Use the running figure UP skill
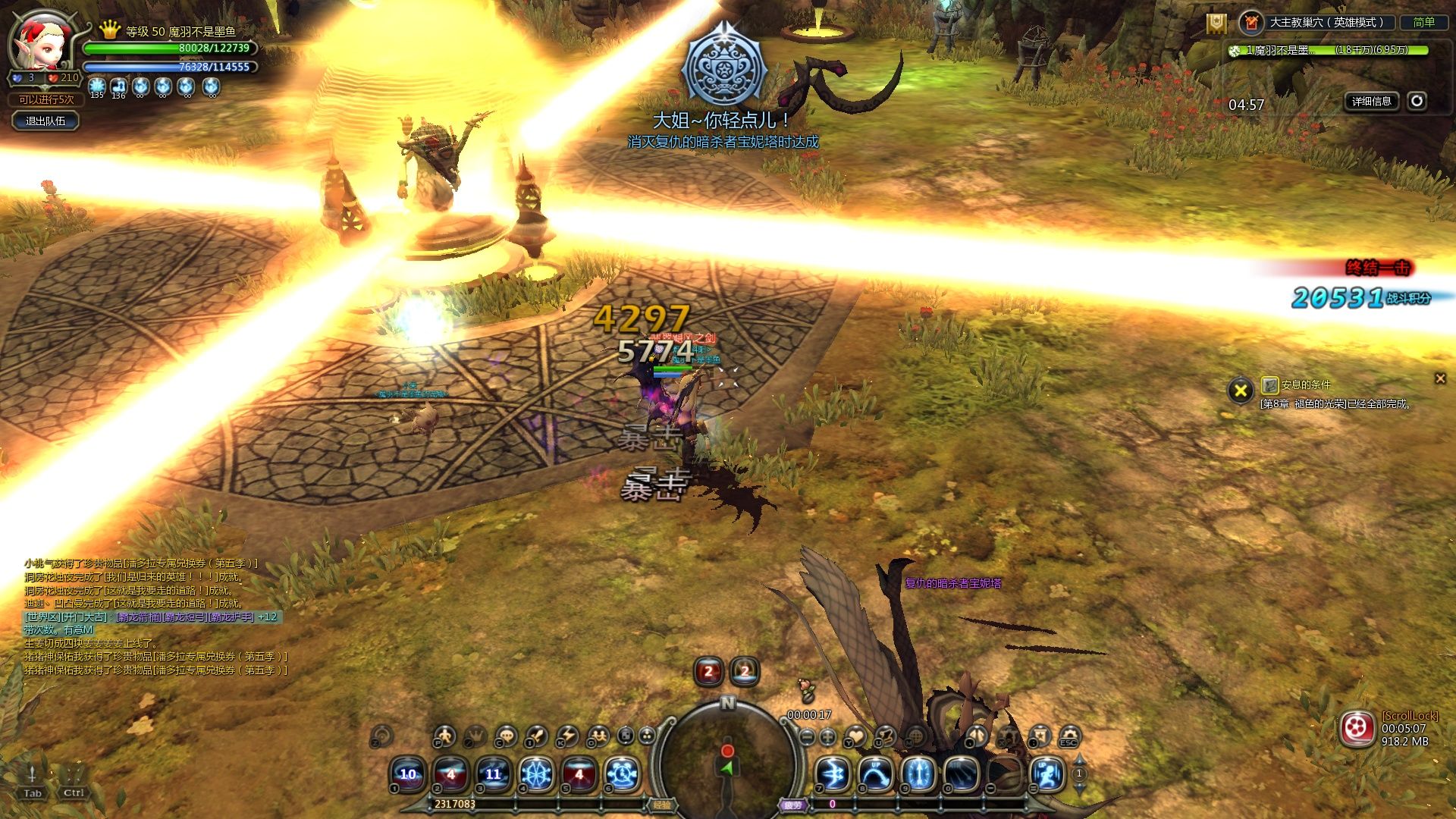The image size is (1456, 819). click(x=1048, y=775)
